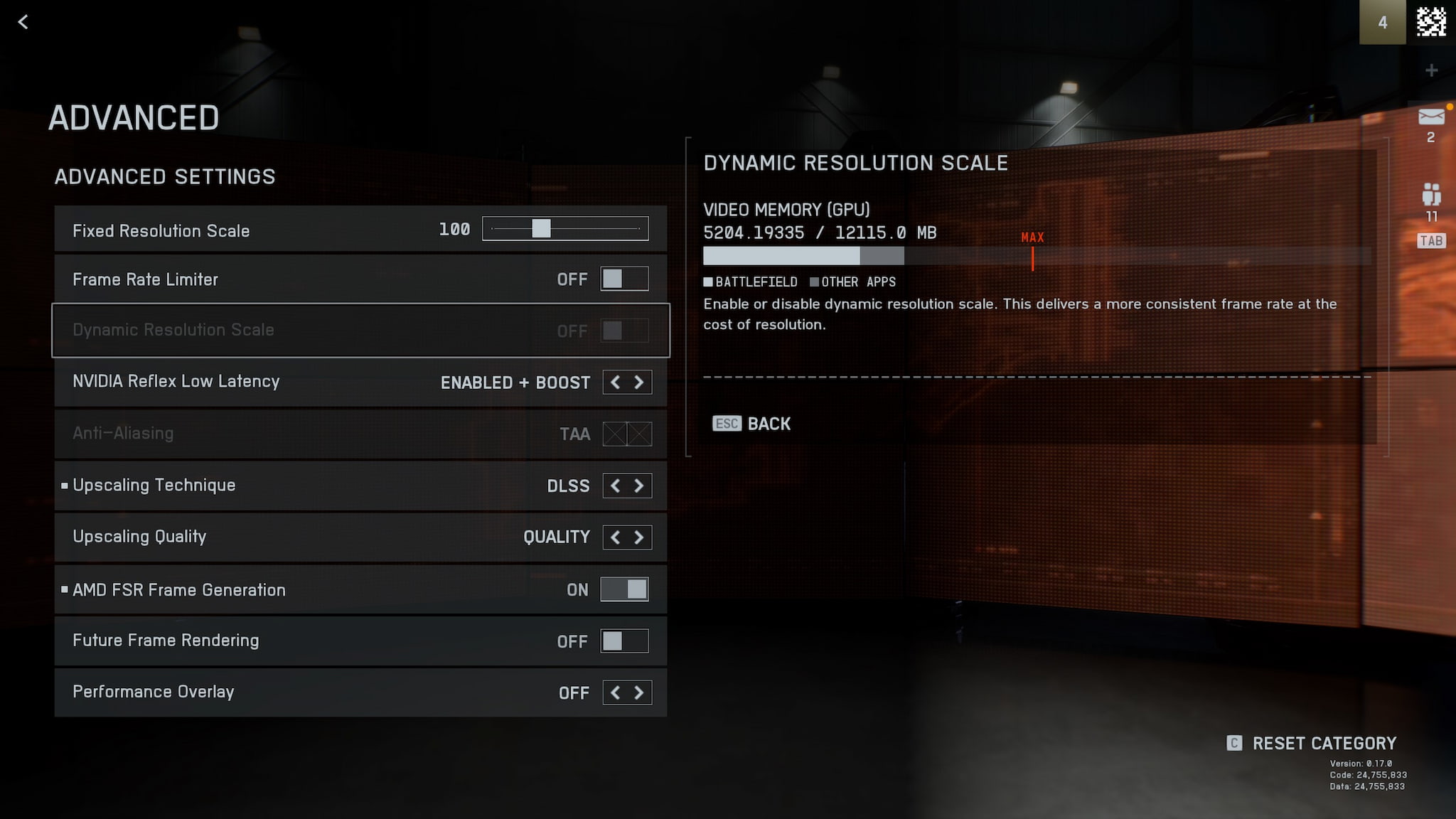Raise Upscaling Quality with right arrow
Viewport: 1456px width, 819px height.
point(639,537)
